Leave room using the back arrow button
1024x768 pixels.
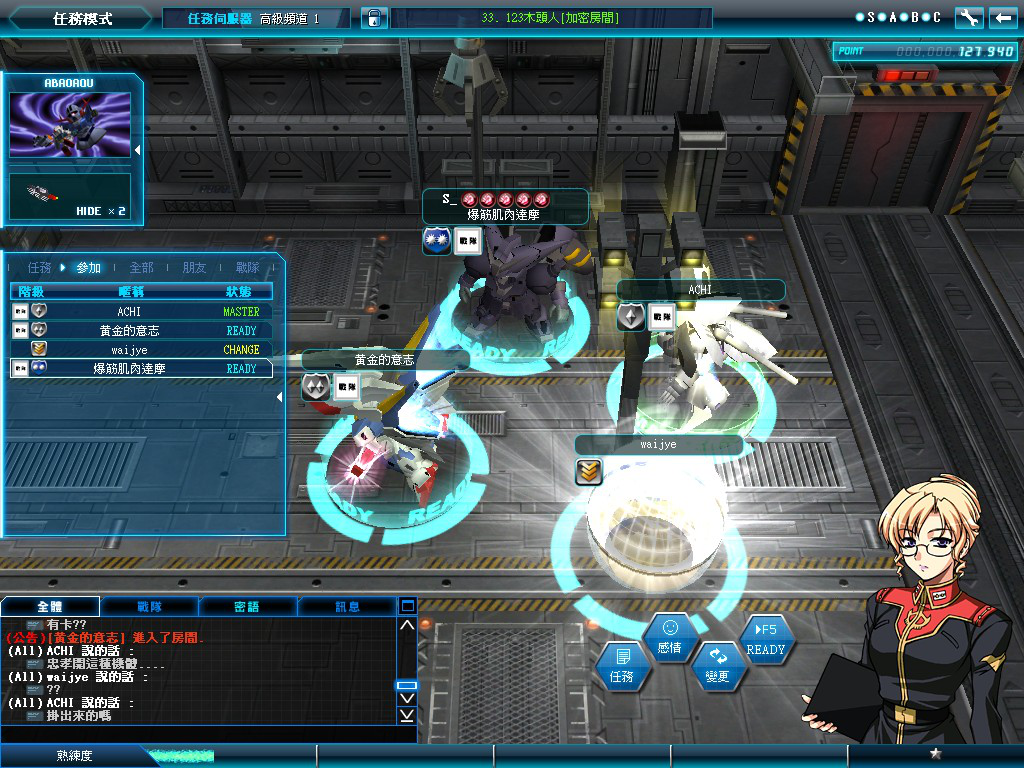pos(1002,18)
